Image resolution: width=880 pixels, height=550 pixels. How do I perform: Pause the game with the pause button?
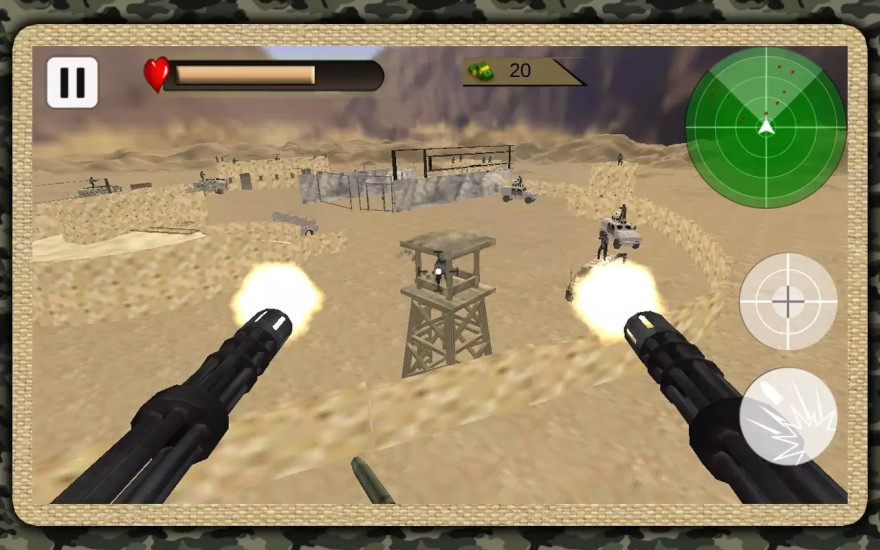[x=72, y=82]
